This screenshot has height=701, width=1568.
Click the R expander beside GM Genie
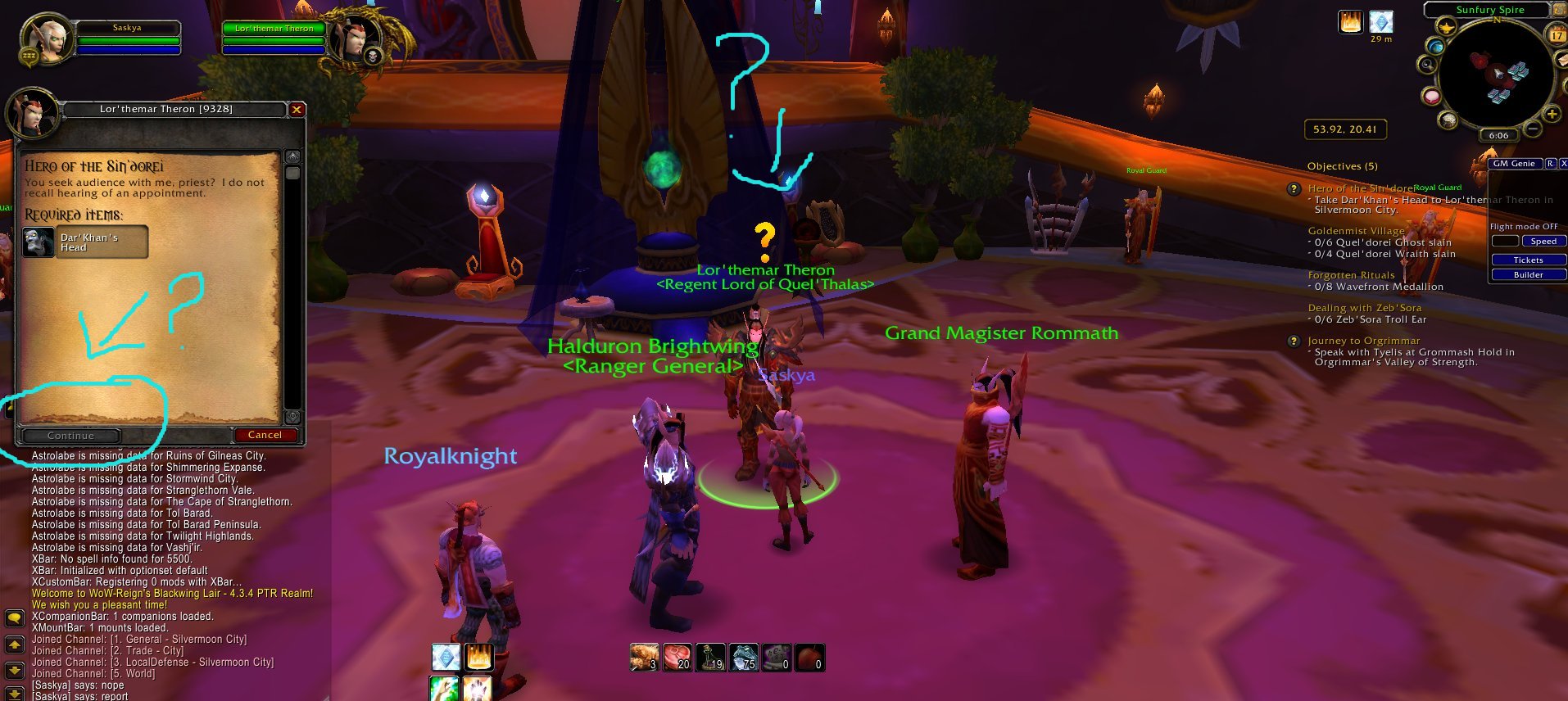click(x=1550, y=164)
